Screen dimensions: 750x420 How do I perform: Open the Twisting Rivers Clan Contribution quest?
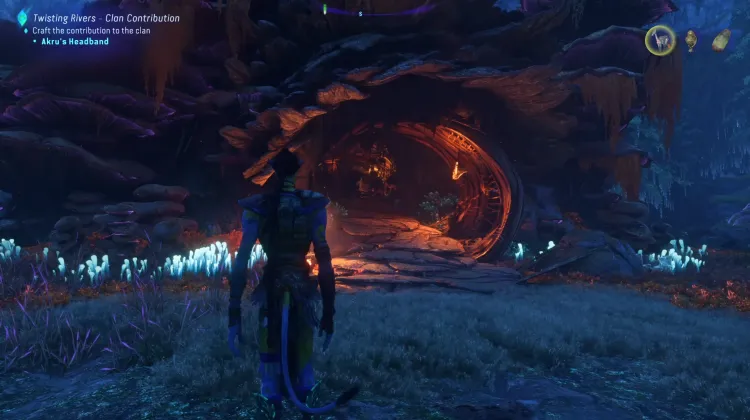106,18
